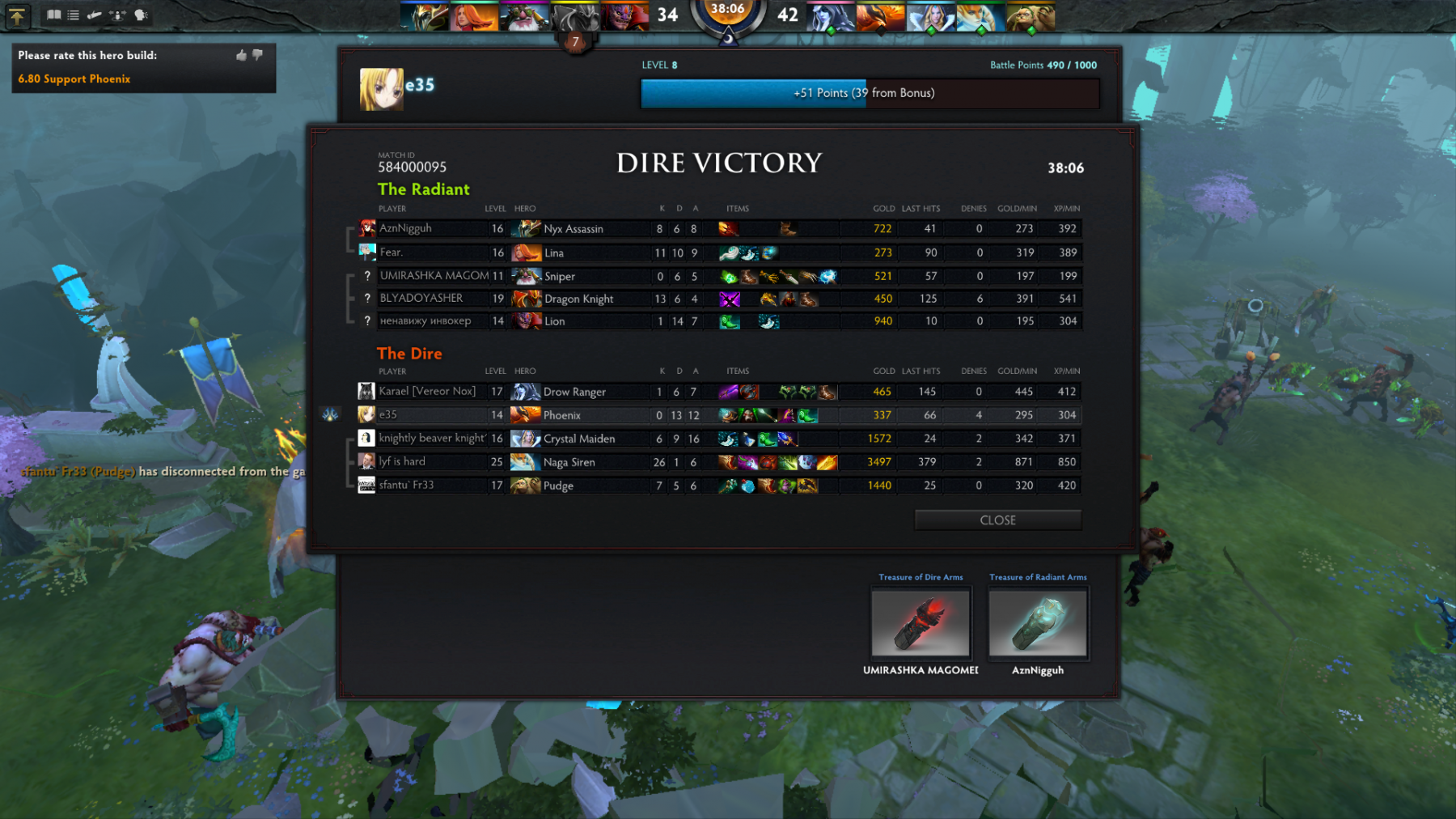1456x819 pixels.
Task: Give the hero build a thumbs up
Action: pyautogui.click(x=241, y=55)
